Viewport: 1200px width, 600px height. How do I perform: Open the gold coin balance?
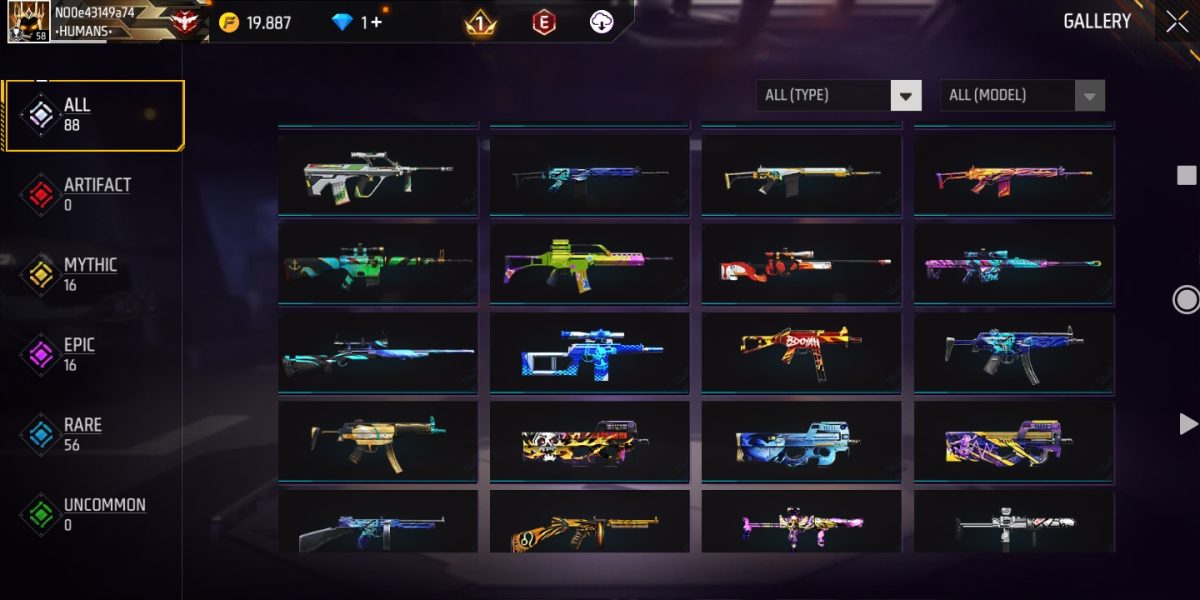click(x=256, y=22)
